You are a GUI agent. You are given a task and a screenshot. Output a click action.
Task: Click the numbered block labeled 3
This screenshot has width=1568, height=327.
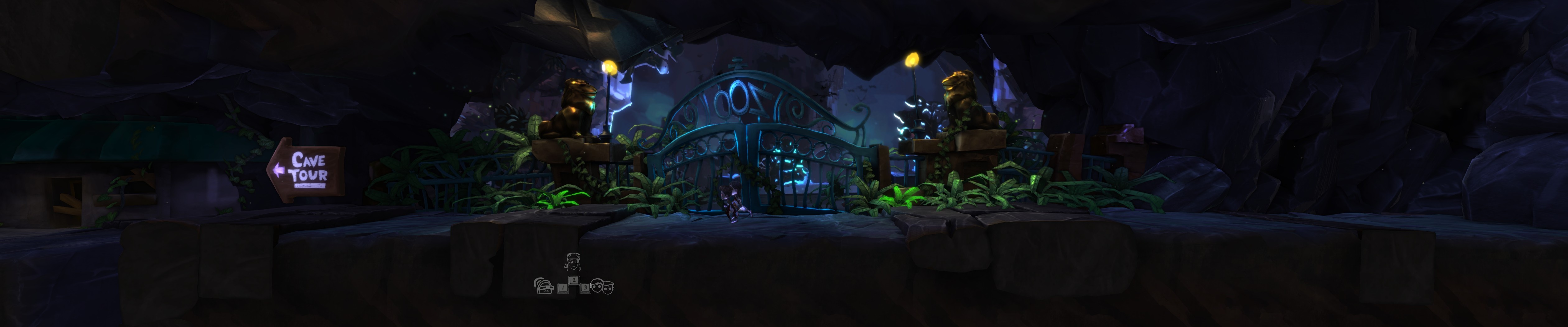click(586, 288)
